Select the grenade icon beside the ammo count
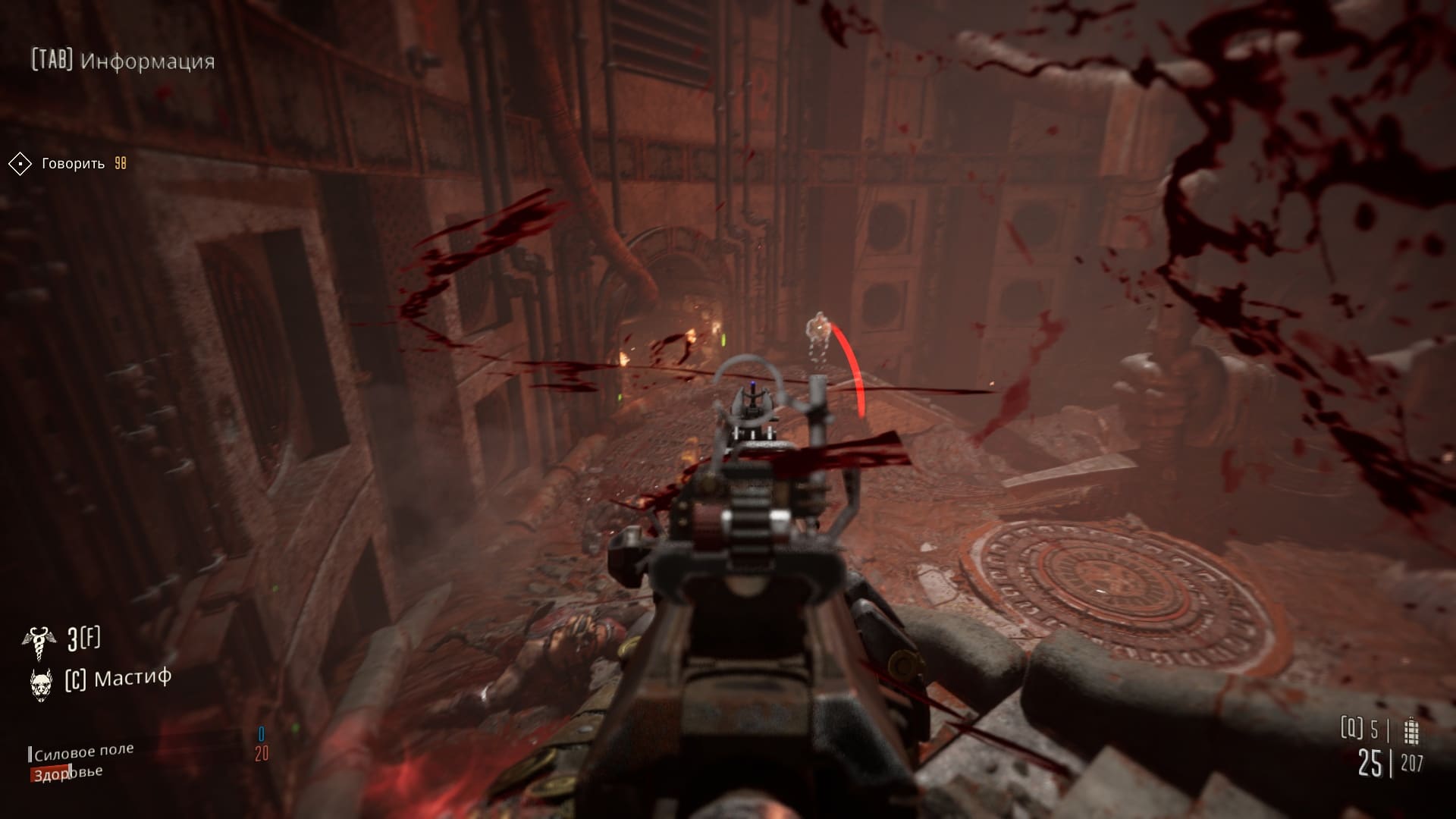The height and width of the screenshot is (819, 1456). point(1410,731)
